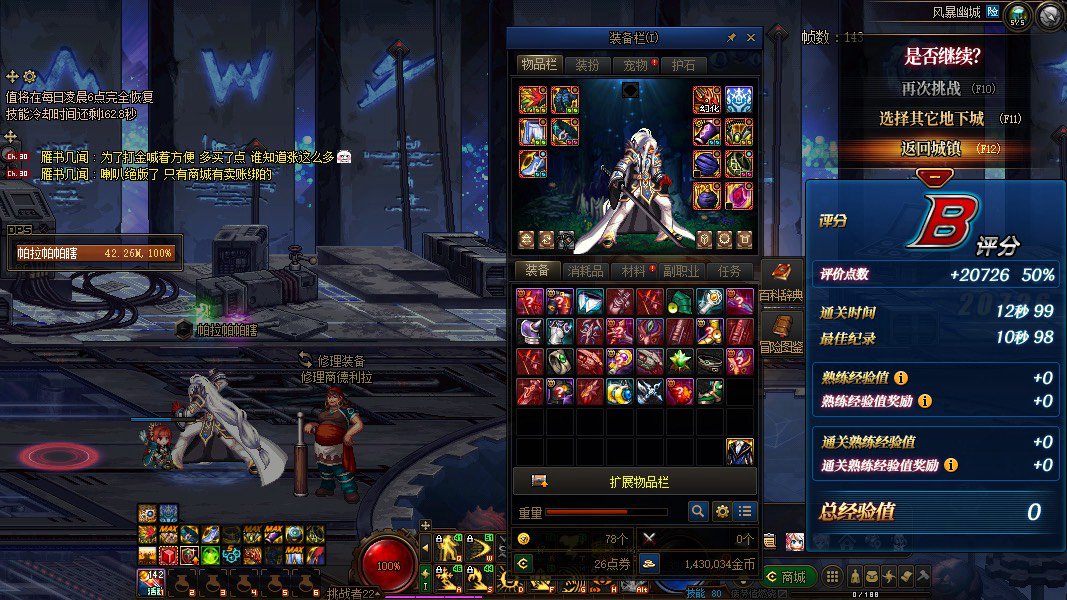Close the 装备栏 inventory window
This screenshot has width=1067, height=600.
coord(749,37)
